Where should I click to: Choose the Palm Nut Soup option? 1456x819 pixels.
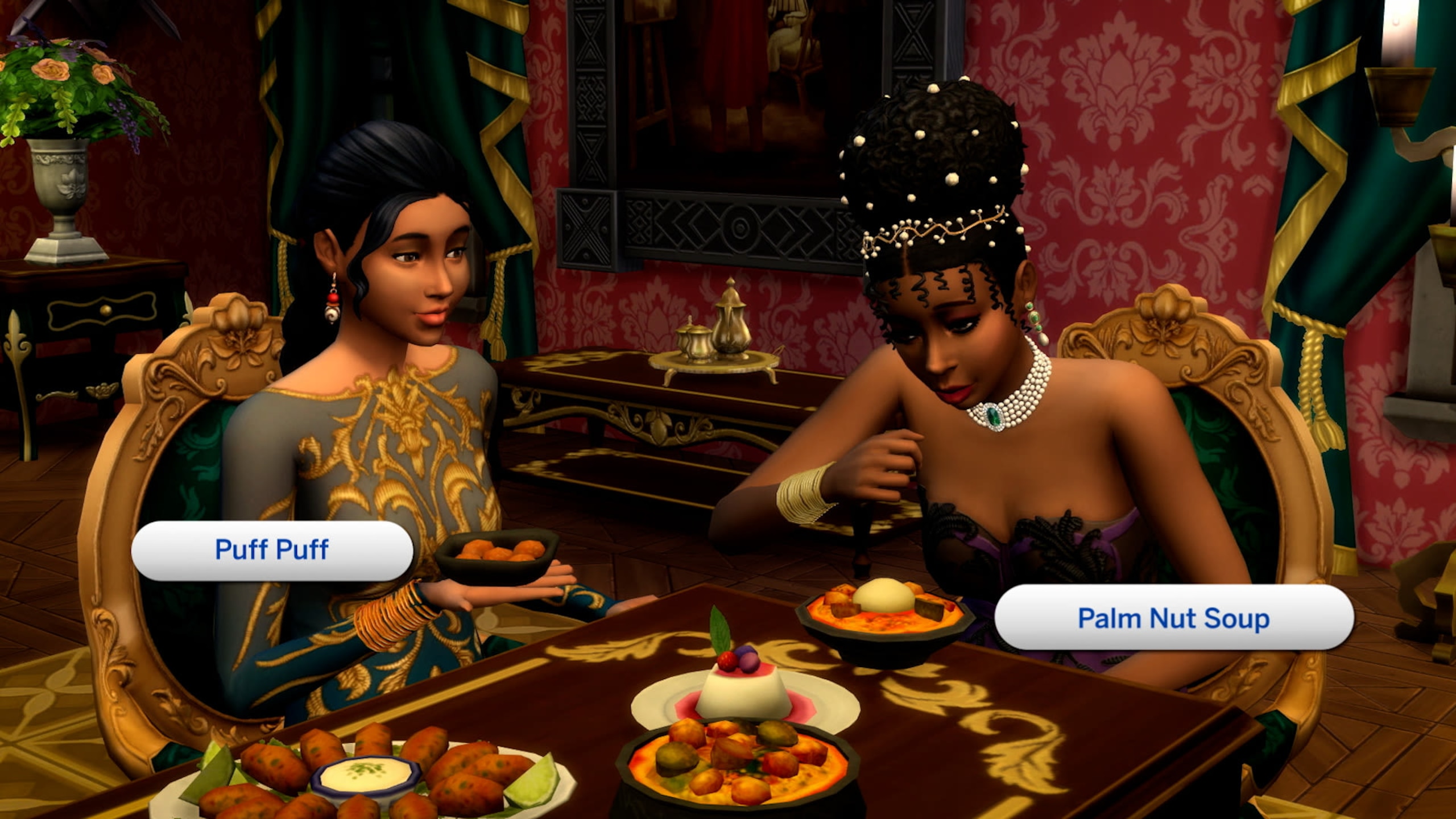(x=1173, y=618)
